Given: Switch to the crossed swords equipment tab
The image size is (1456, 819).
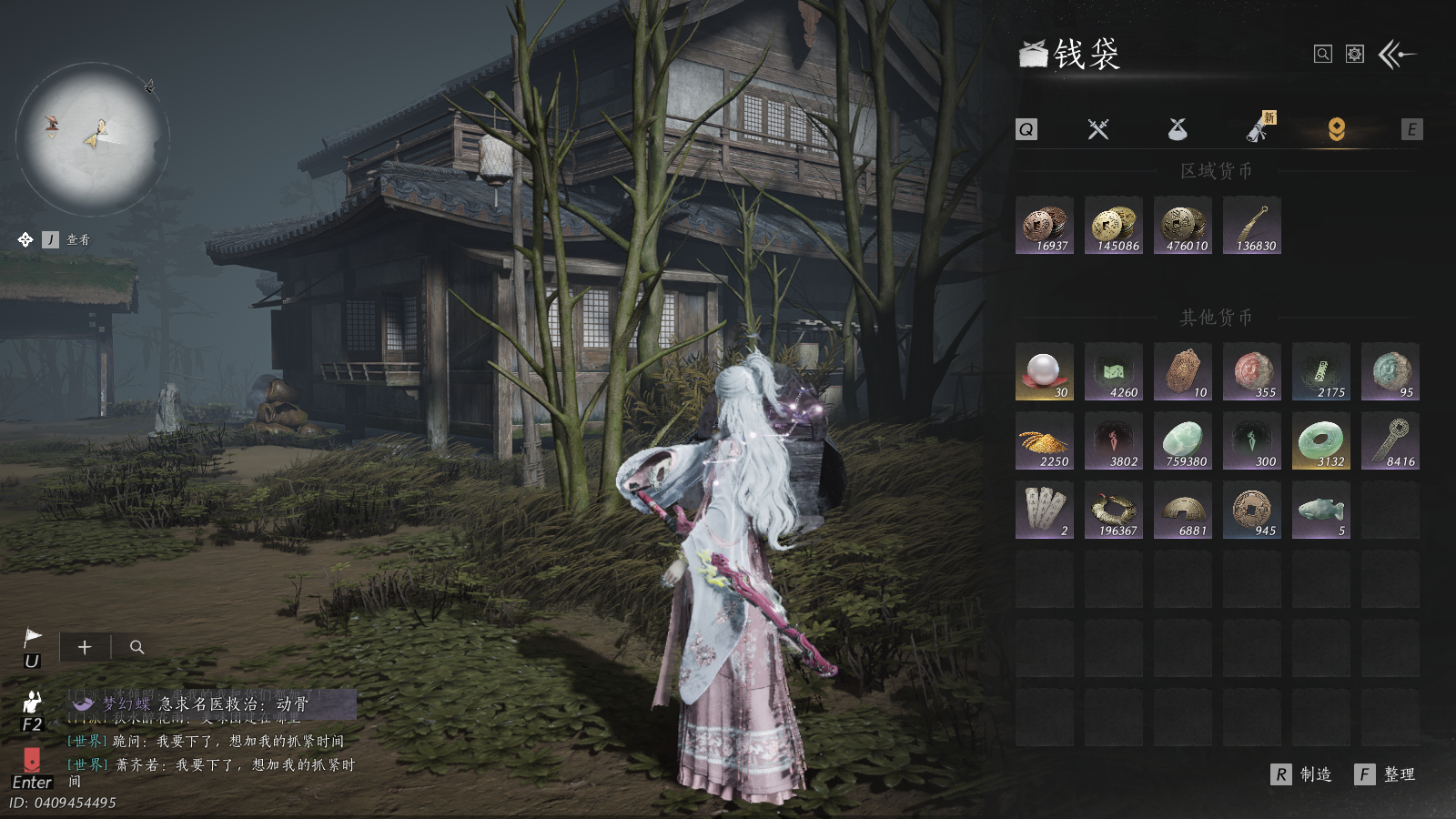Looking at the screenshot, I should pos(1098,129).
